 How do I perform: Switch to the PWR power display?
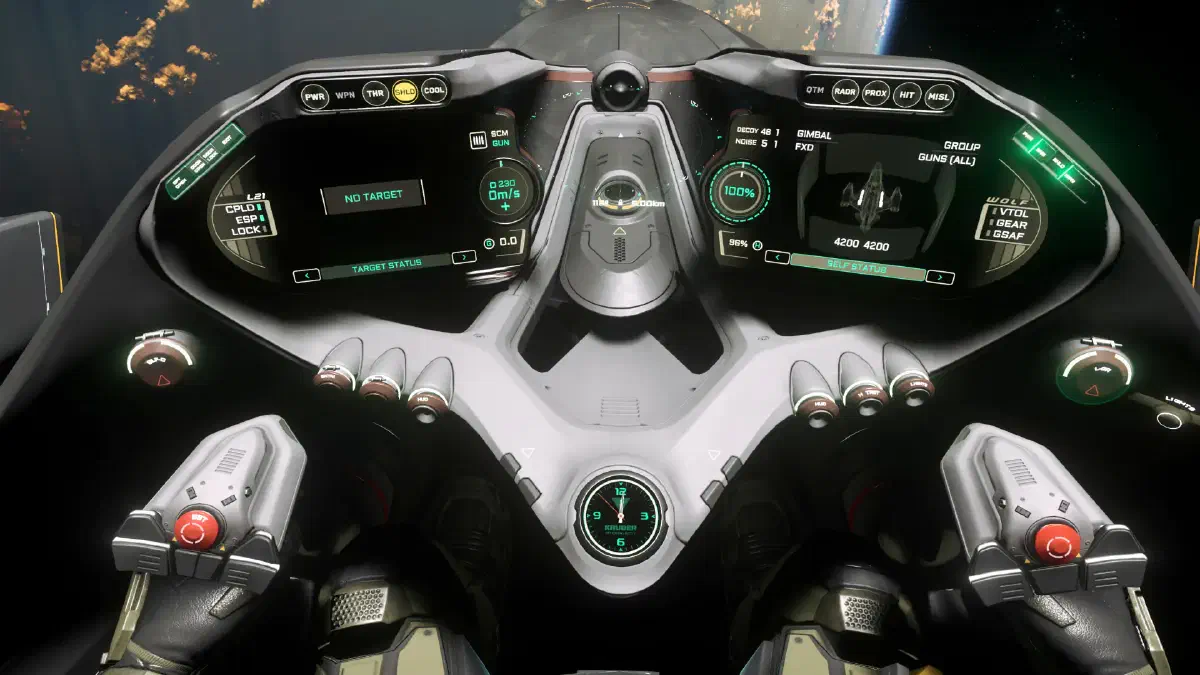(315, 96)
